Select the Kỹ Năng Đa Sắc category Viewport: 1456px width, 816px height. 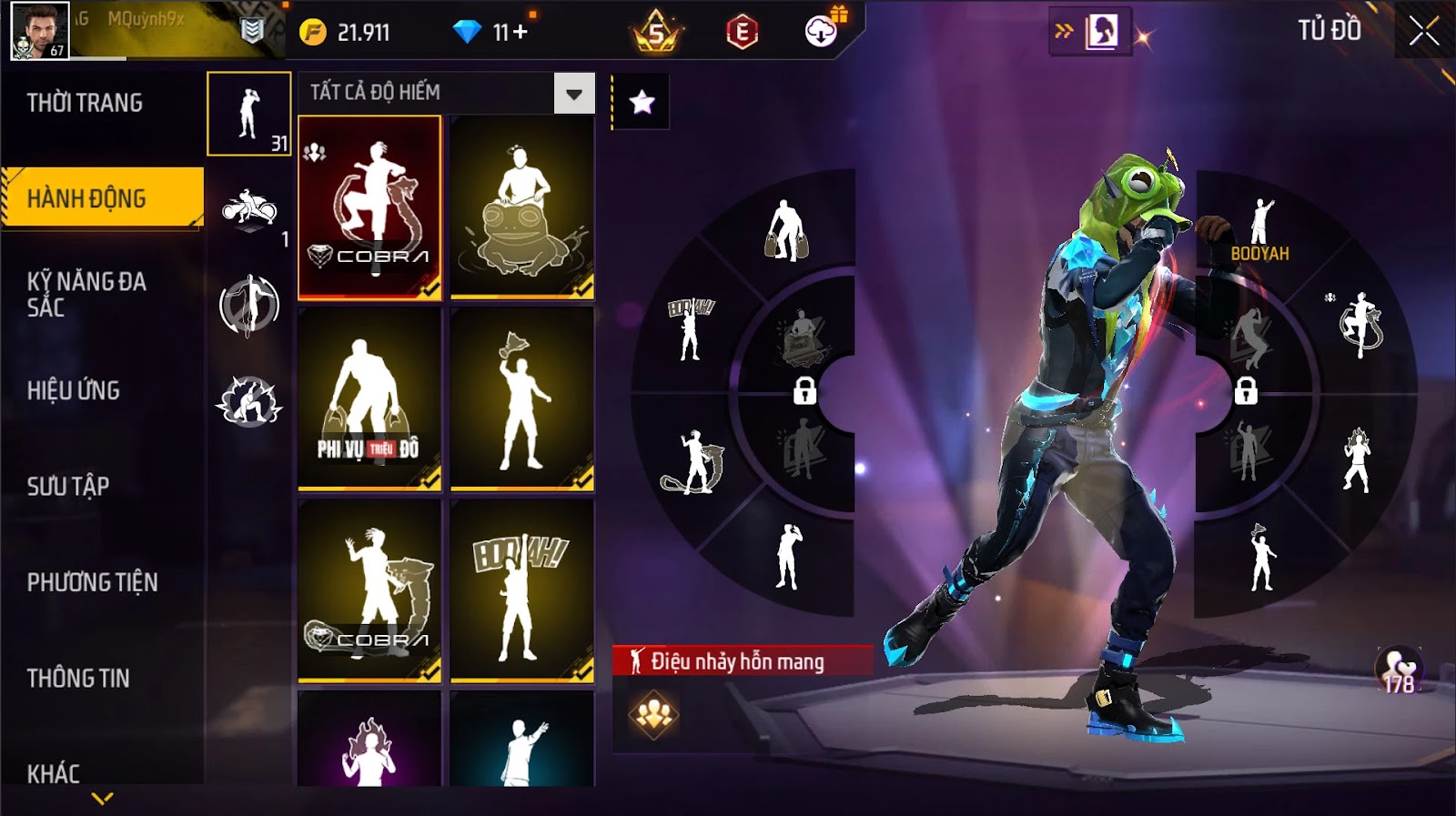click(x=86, y=294)
